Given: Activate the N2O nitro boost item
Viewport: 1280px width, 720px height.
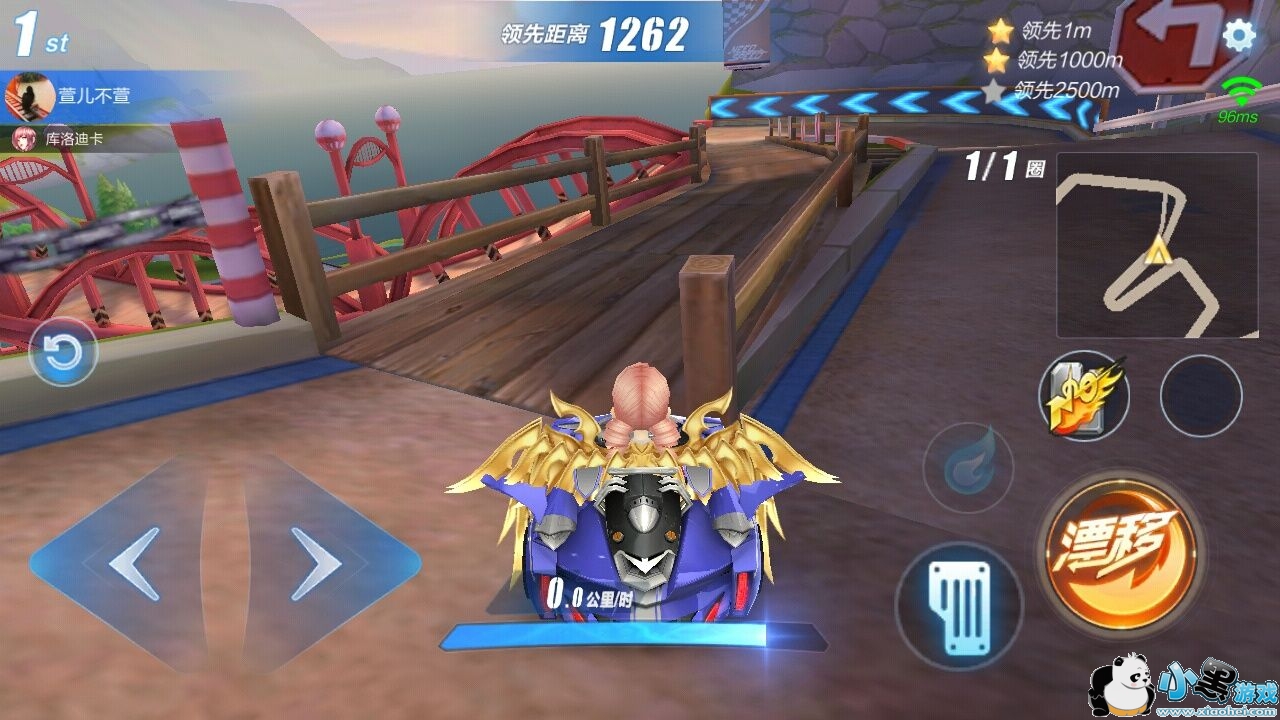Looking at the screenshot, I should click(x=1084, y=396).
